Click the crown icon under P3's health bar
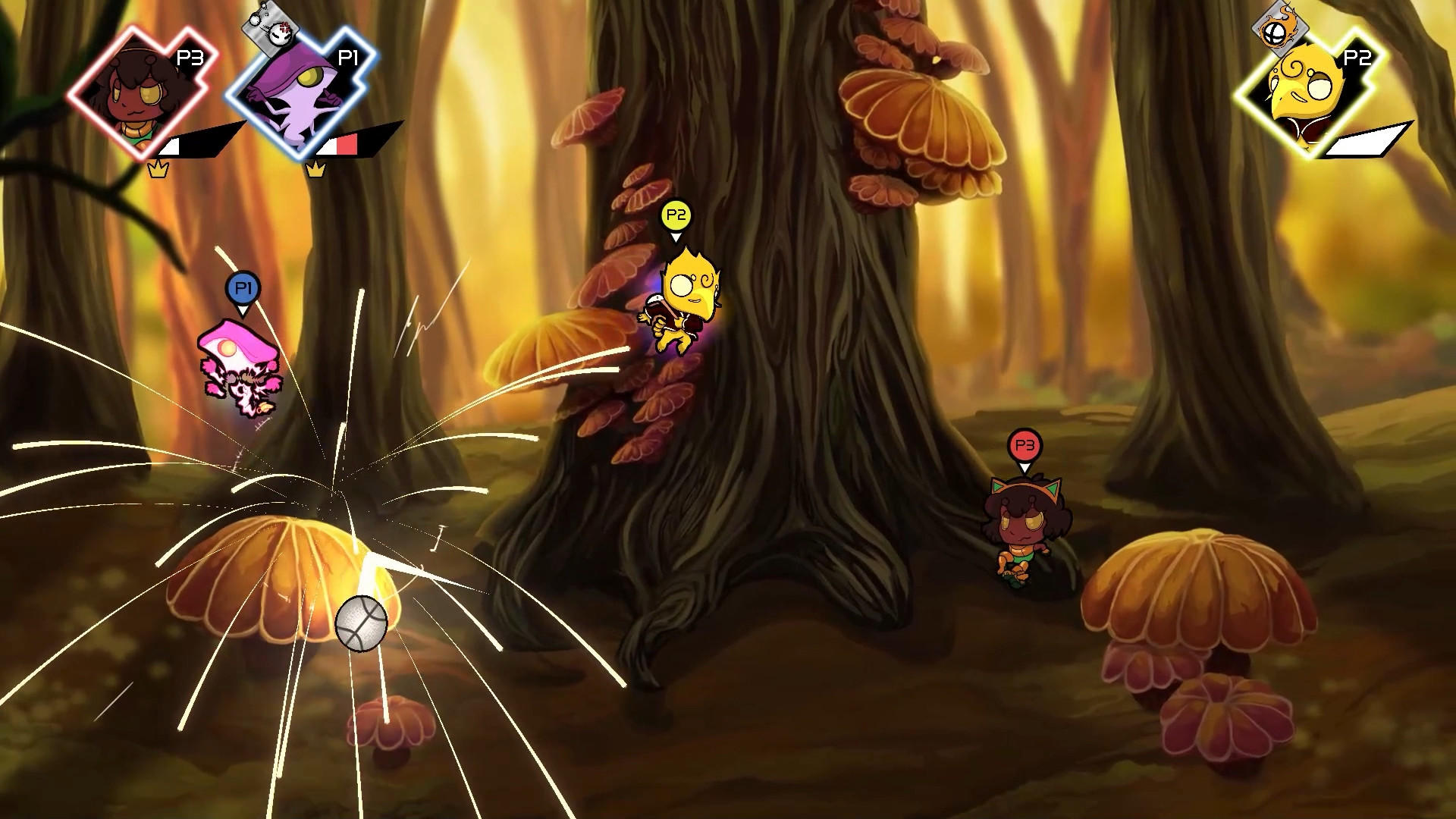 click(157, 168)
